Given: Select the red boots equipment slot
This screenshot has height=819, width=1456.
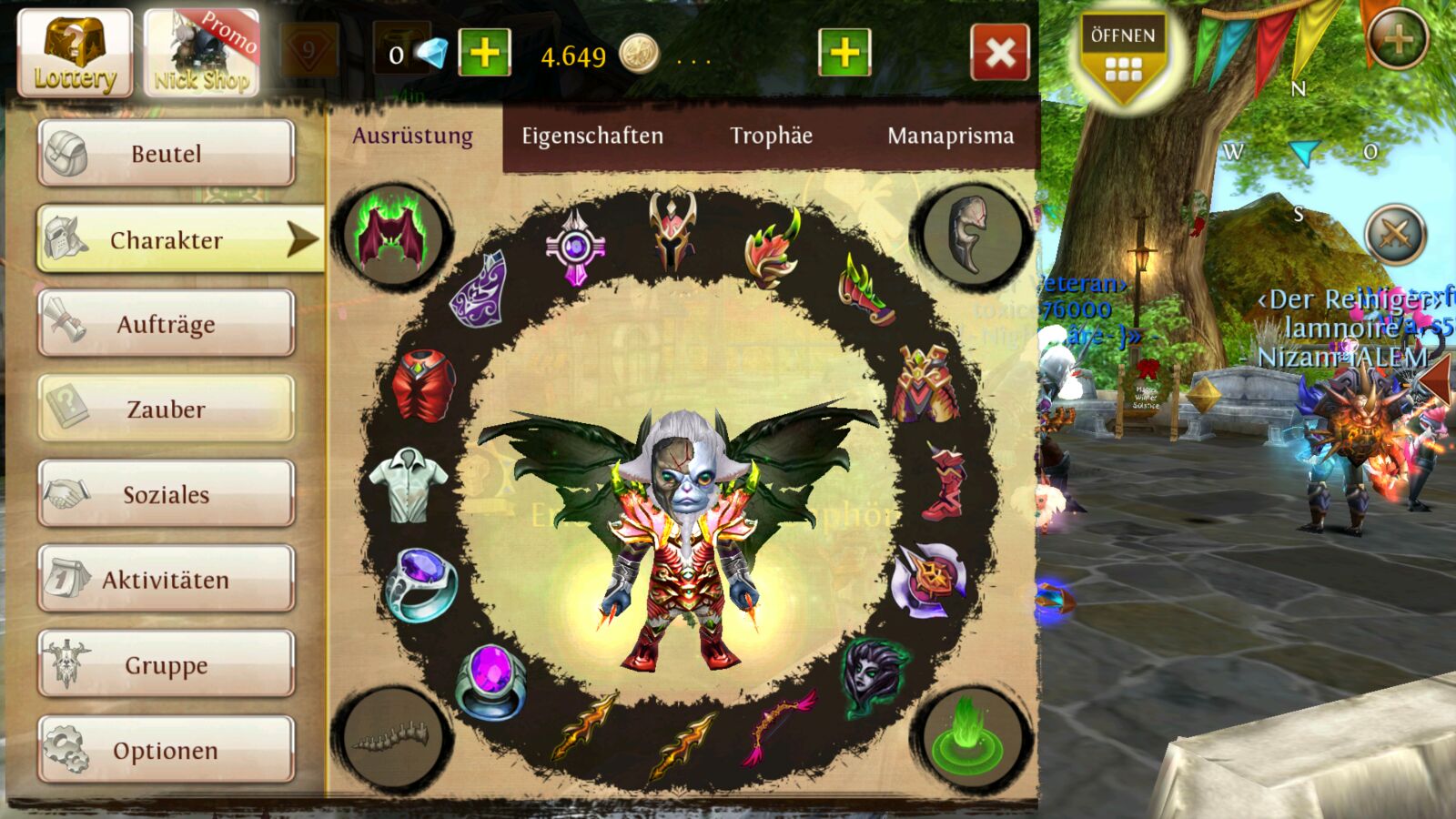Looking at the screenshot, I should tap(944, 482).
